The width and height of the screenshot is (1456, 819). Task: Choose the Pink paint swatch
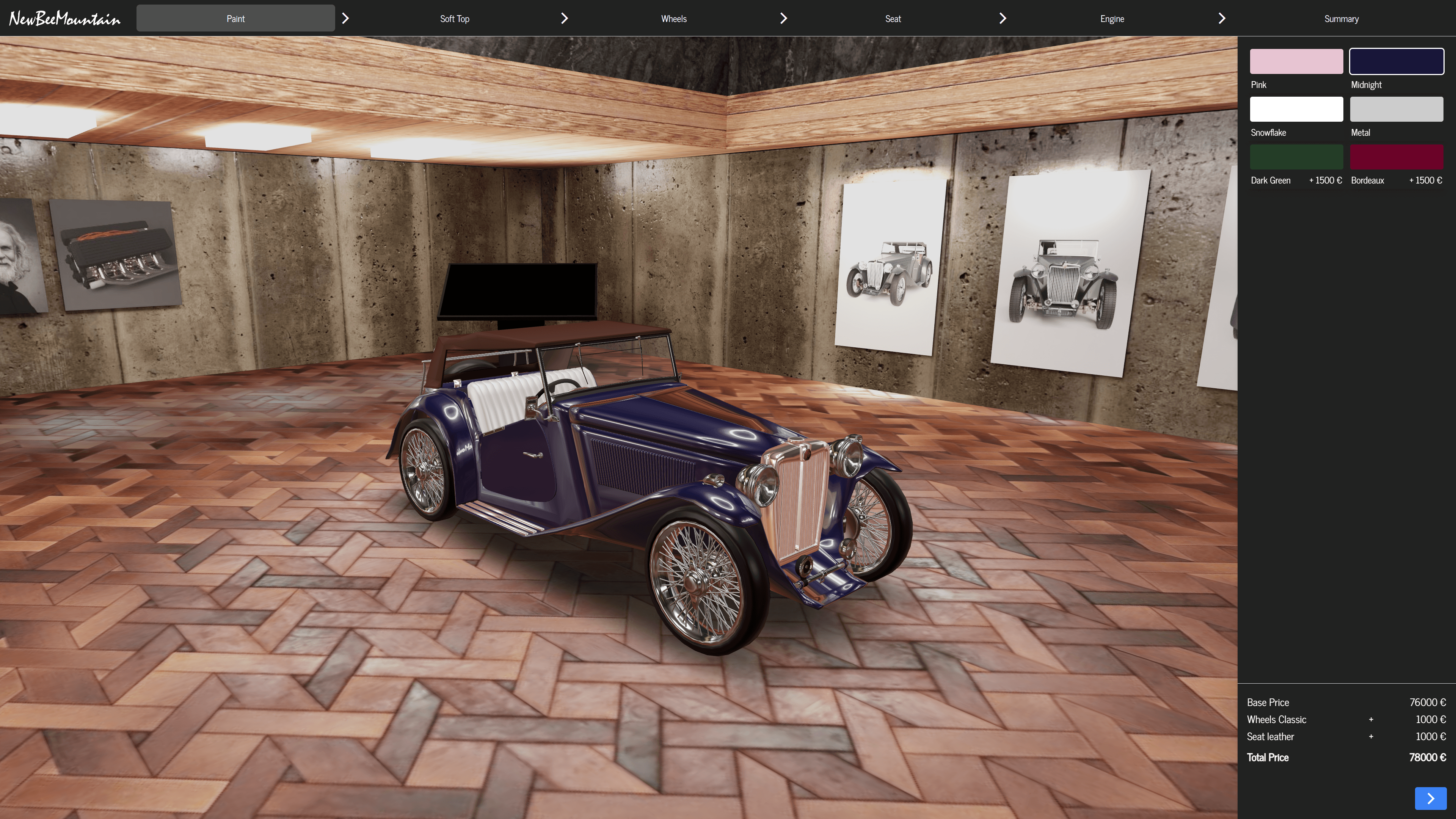(x=1296, y=61)
